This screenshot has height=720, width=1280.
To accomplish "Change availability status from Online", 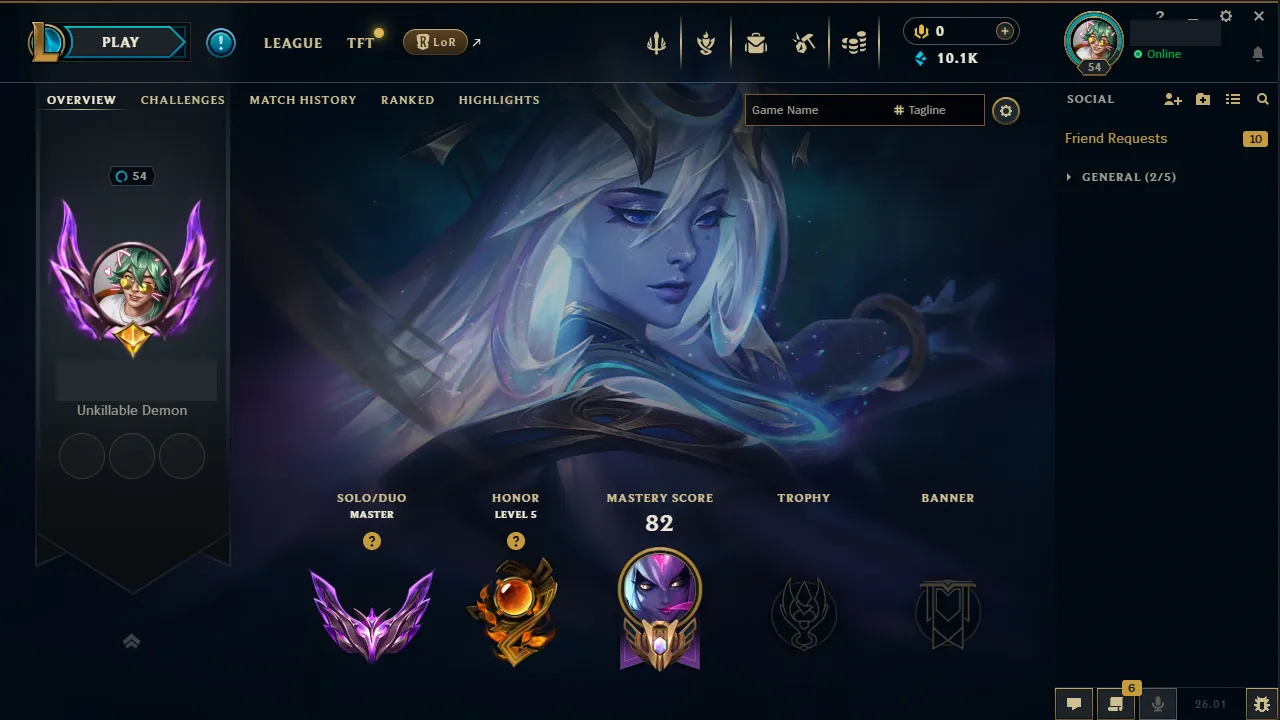I will pyautogui.click(x=1160, y=54).
